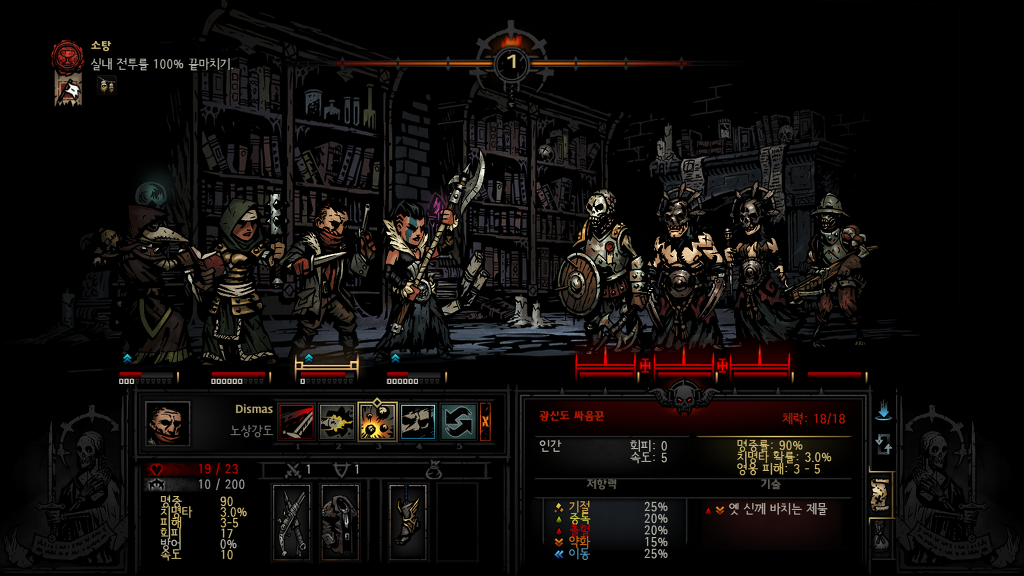The image size is (1024, 576).
Task: Pick the blue-bordered Duelist's Advance skill
Action: coord(418,422)
